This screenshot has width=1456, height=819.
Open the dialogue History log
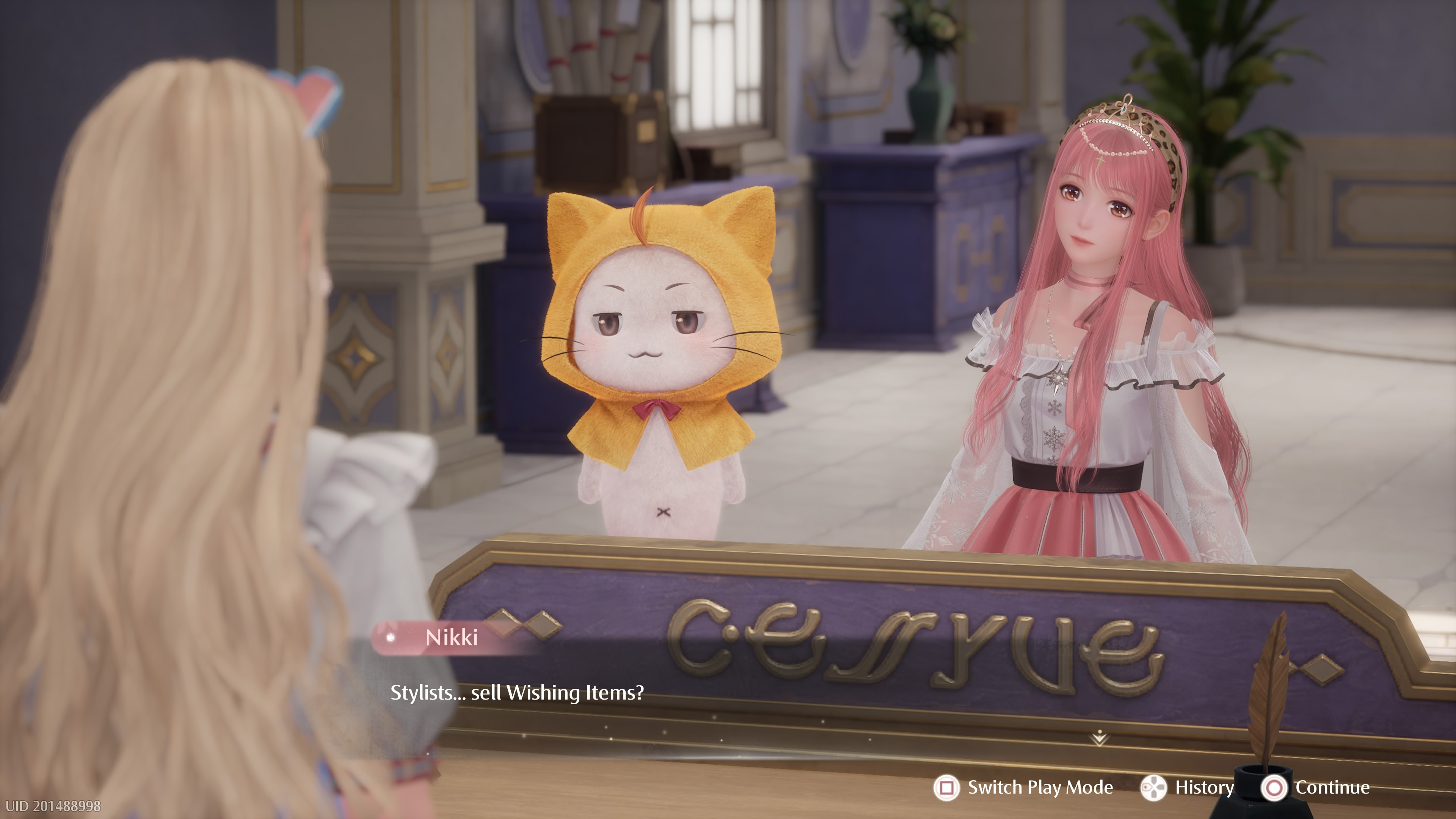point(1203,788)
